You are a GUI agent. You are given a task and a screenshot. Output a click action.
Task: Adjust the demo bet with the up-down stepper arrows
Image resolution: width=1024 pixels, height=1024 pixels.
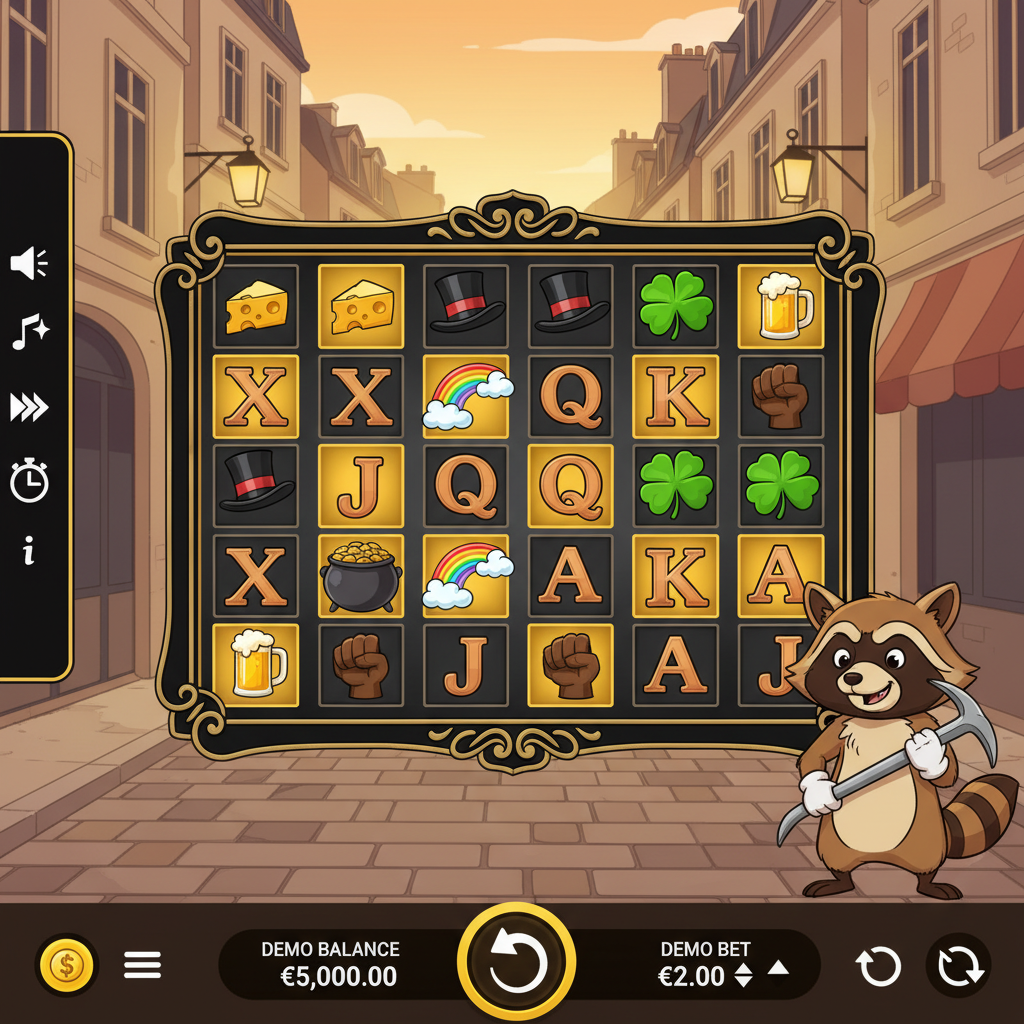click(x=743, y=975)
